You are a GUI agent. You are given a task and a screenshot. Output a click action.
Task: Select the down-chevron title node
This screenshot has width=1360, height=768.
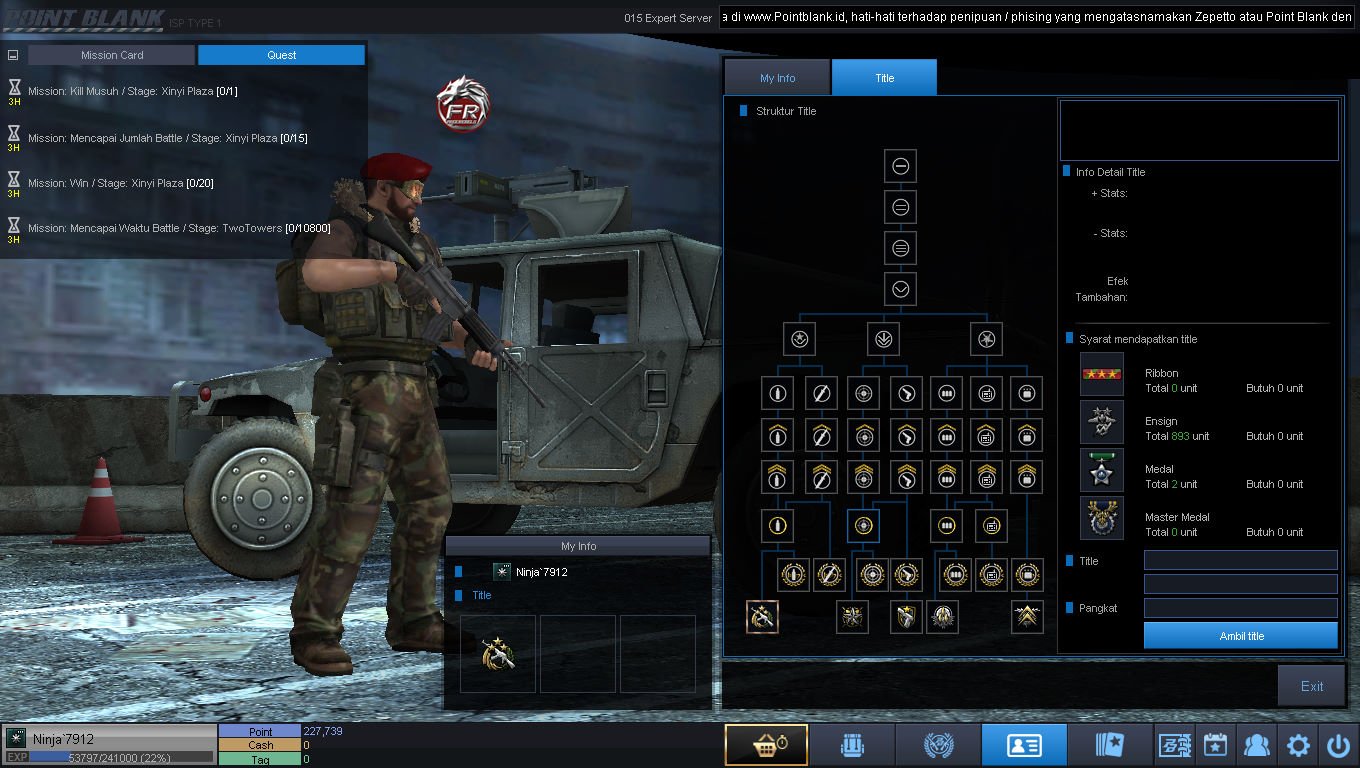900,289
